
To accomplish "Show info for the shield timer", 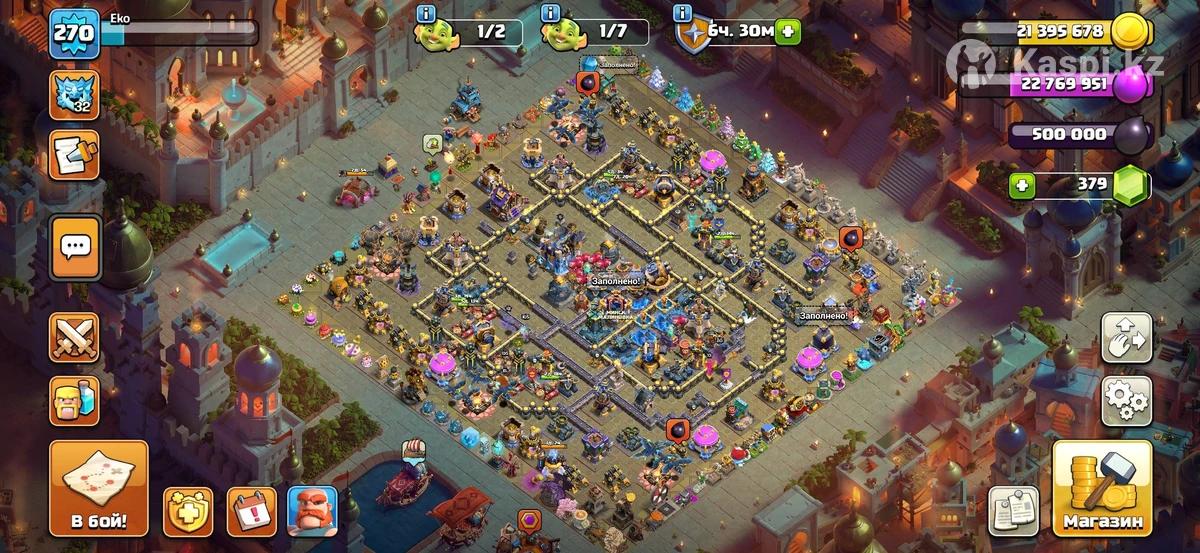I will pos(683,13).
